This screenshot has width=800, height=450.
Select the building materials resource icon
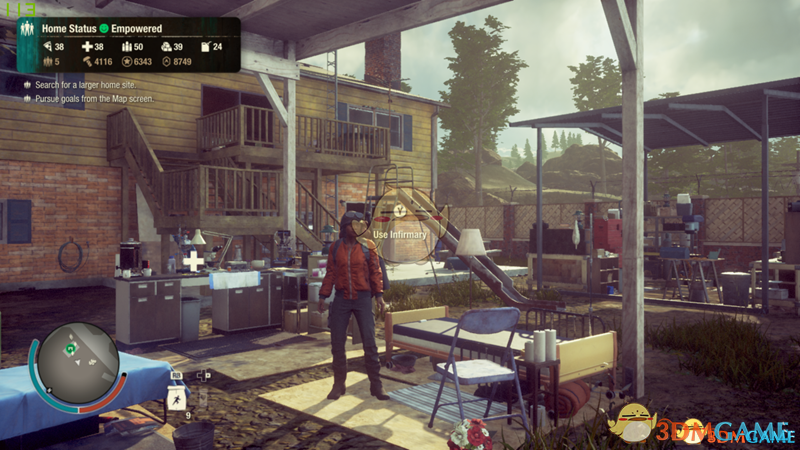[x=166, y=47]
